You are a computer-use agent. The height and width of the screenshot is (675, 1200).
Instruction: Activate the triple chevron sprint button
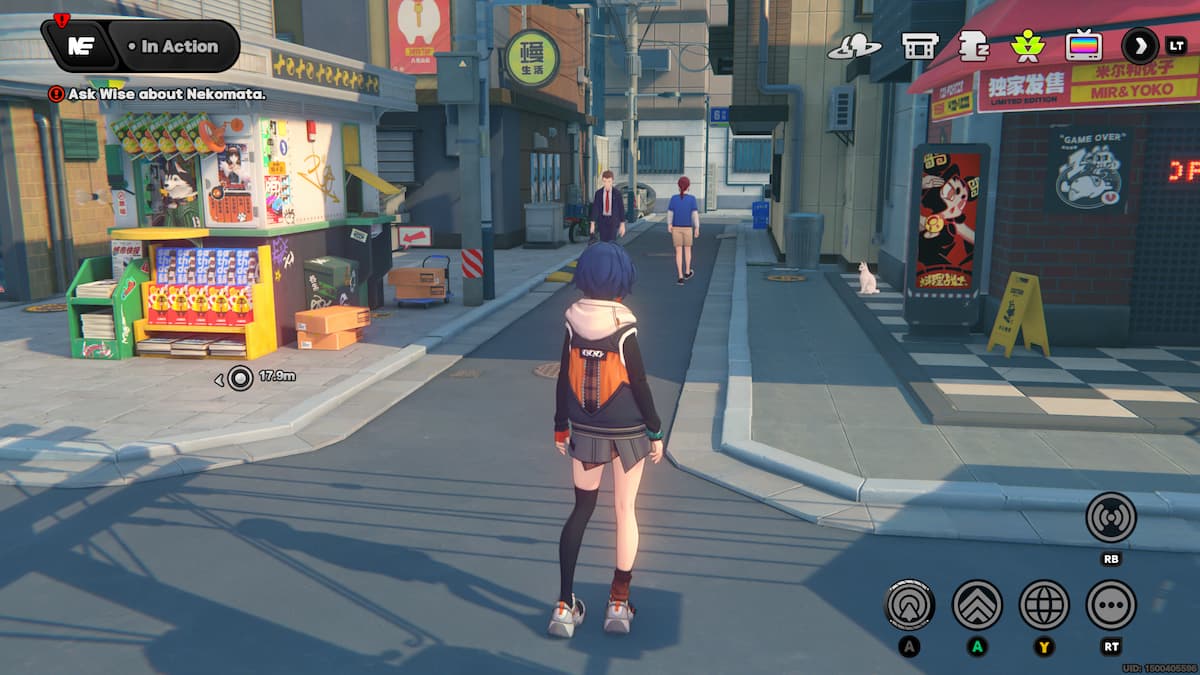[x=977, y=604]
